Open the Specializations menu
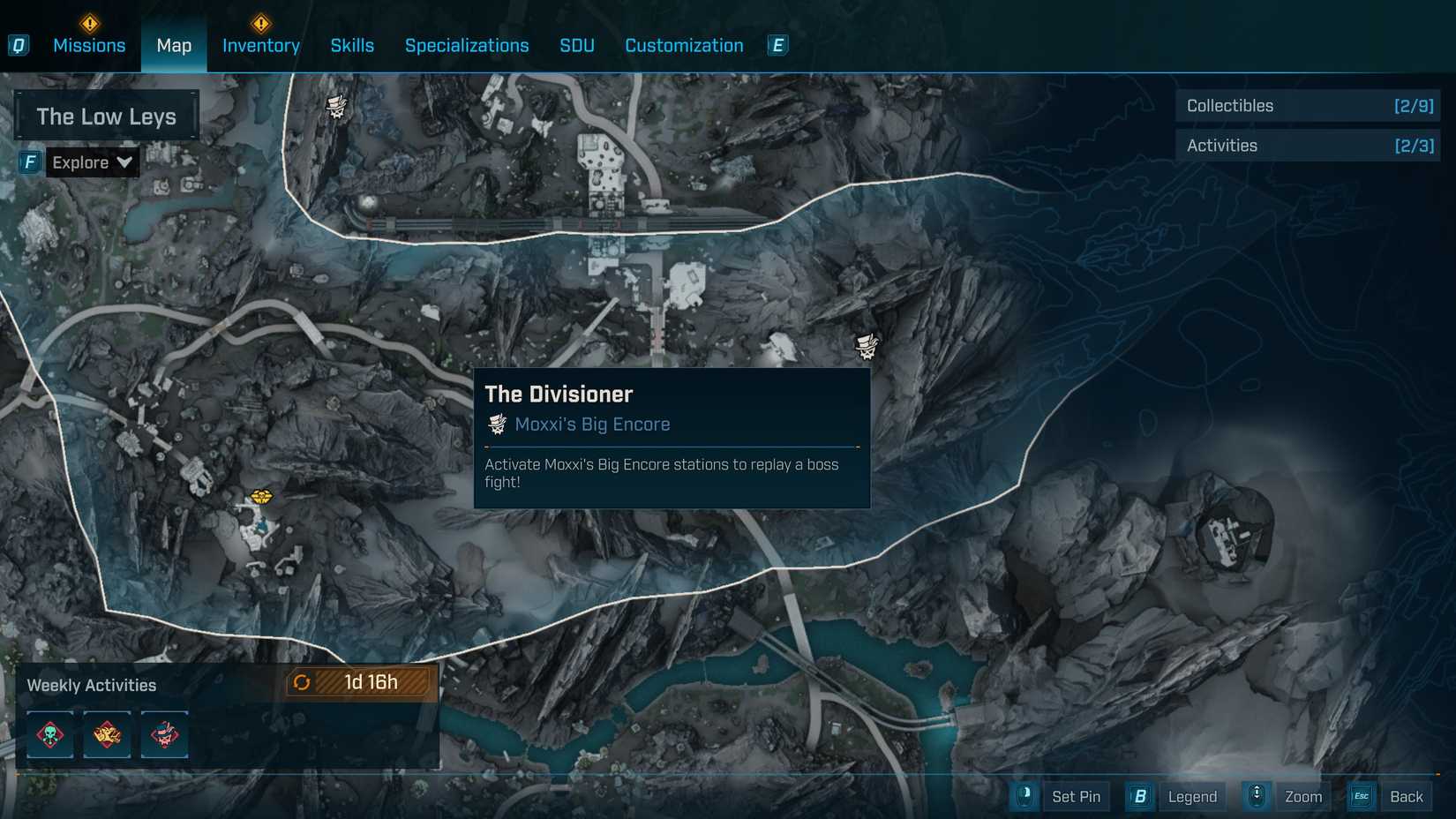The width and height of the screenshot is (1456, 819). (x=467, y=45)
